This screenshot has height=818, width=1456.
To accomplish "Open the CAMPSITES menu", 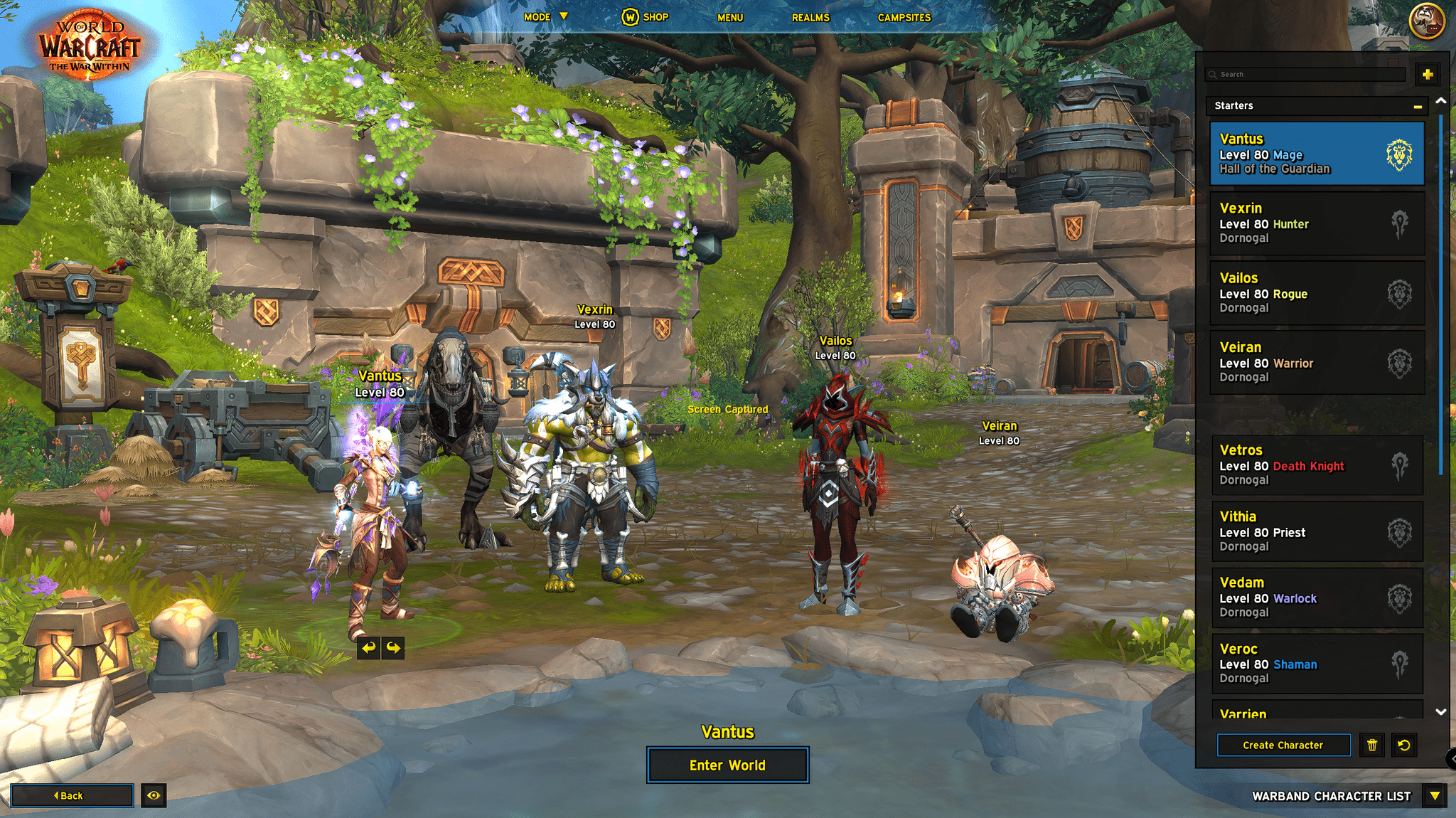I will point(904,16).
